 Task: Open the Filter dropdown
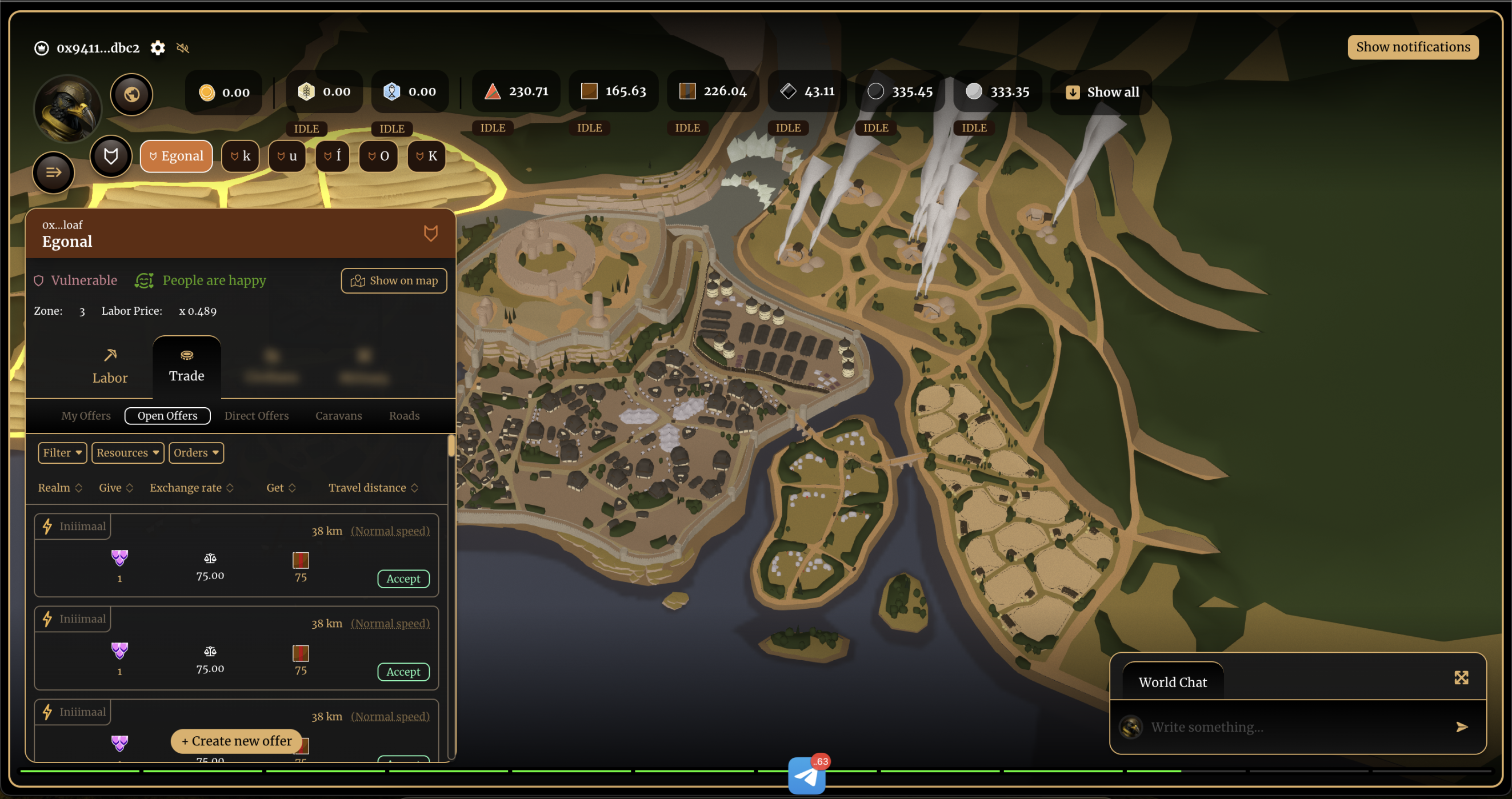62,452
